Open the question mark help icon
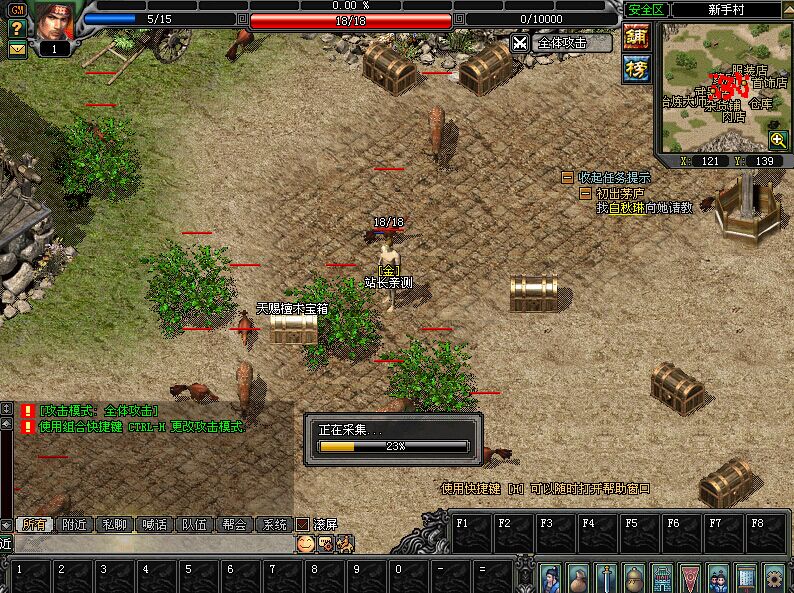 [17, 28]
